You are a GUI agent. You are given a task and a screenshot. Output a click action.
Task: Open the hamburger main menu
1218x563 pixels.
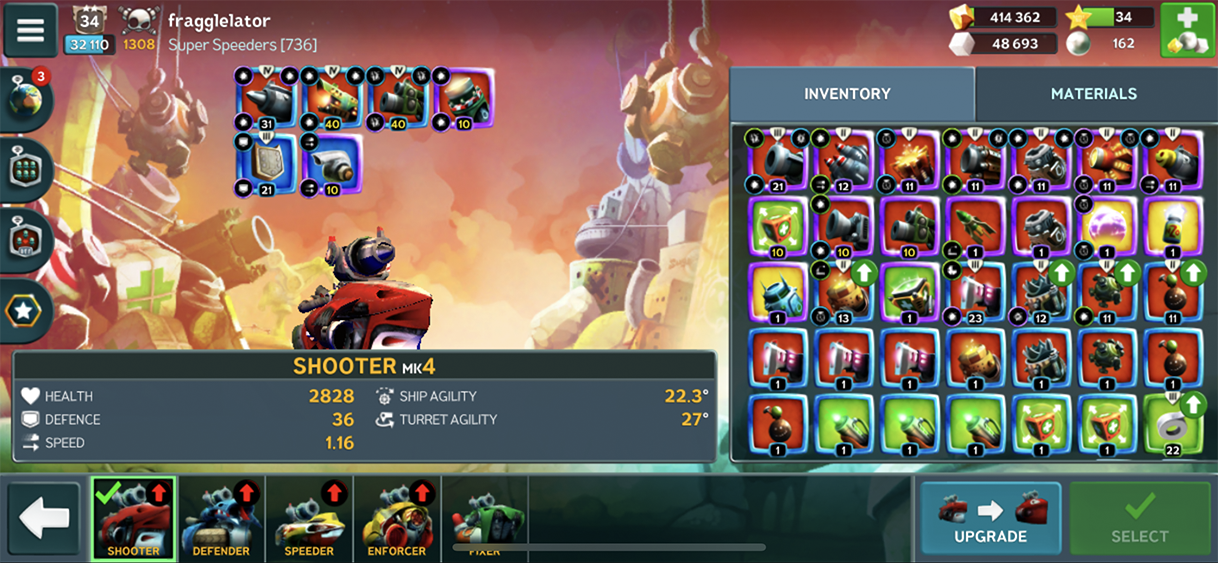pos(30,30)
